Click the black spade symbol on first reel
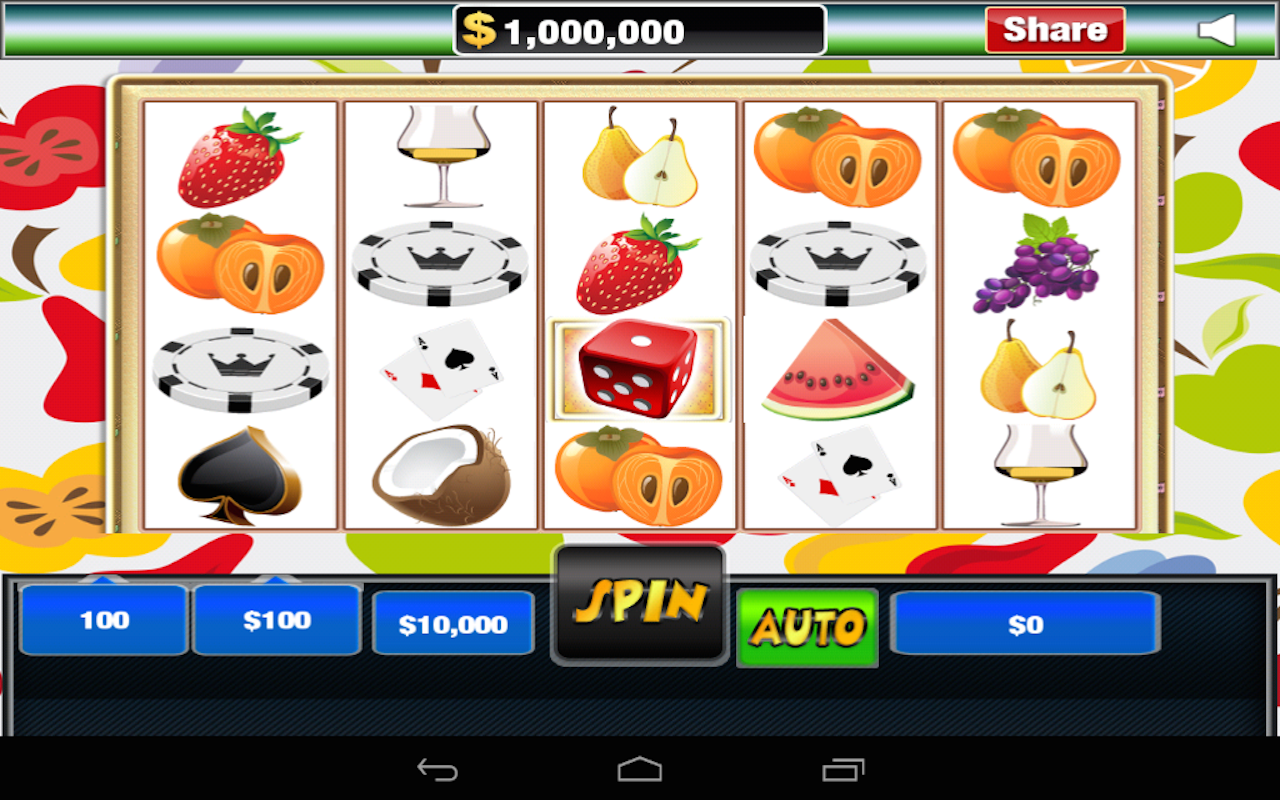 click(x=240, y=470)
